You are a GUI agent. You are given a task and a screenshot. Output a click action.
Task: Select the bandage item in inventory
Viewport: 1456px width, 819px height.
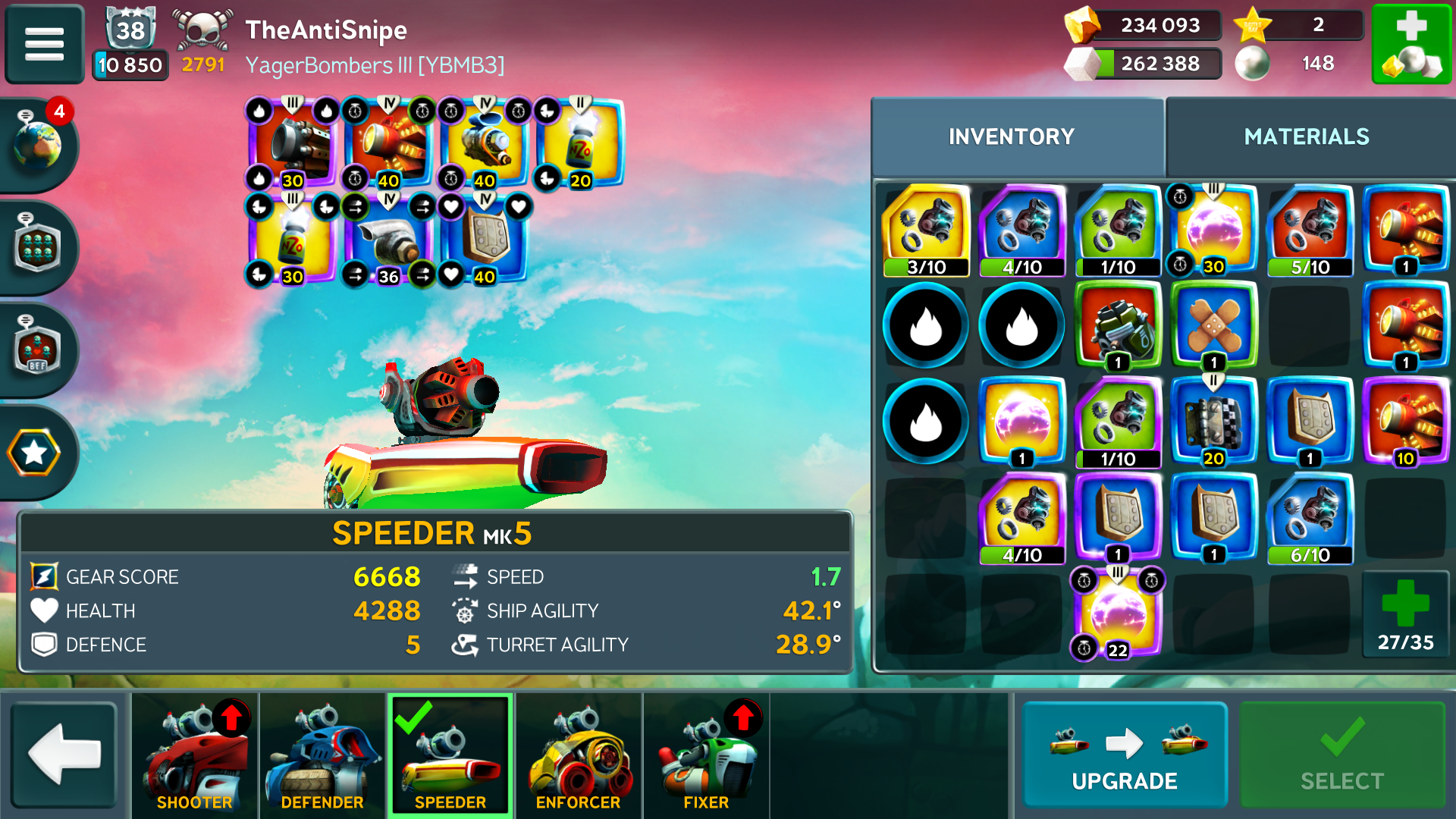tap(1213, 326)
